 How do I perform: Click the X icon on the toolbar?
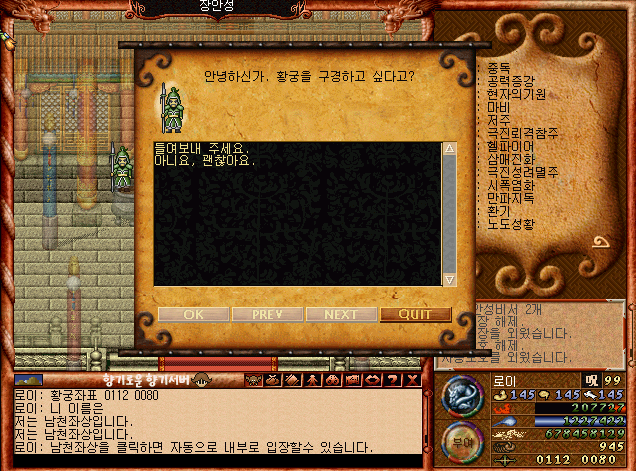[413, 379]
